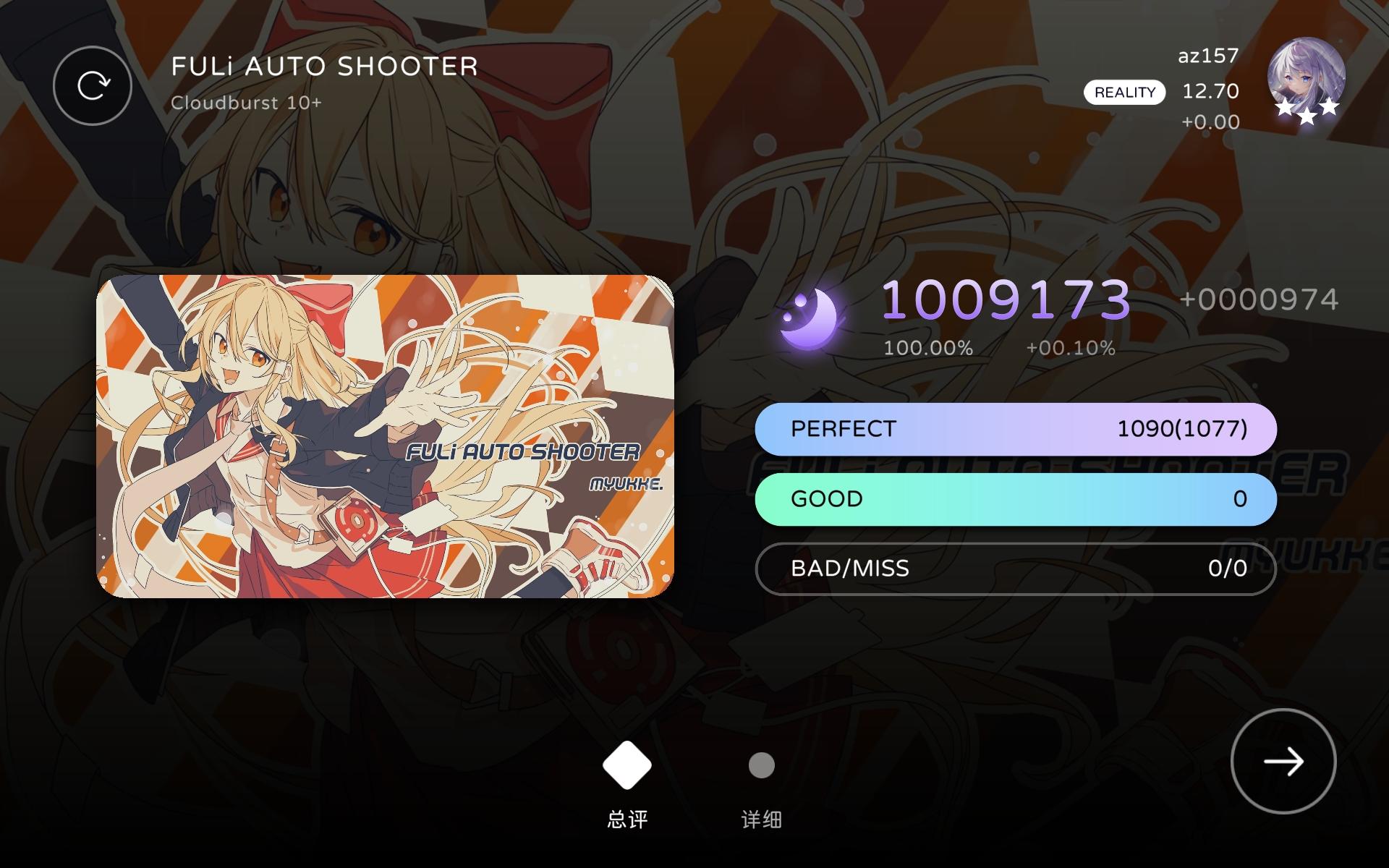Select the white diamond icon above 总评
The width and height of the screenshot is (1389, 868).
(x=626, y=765)
